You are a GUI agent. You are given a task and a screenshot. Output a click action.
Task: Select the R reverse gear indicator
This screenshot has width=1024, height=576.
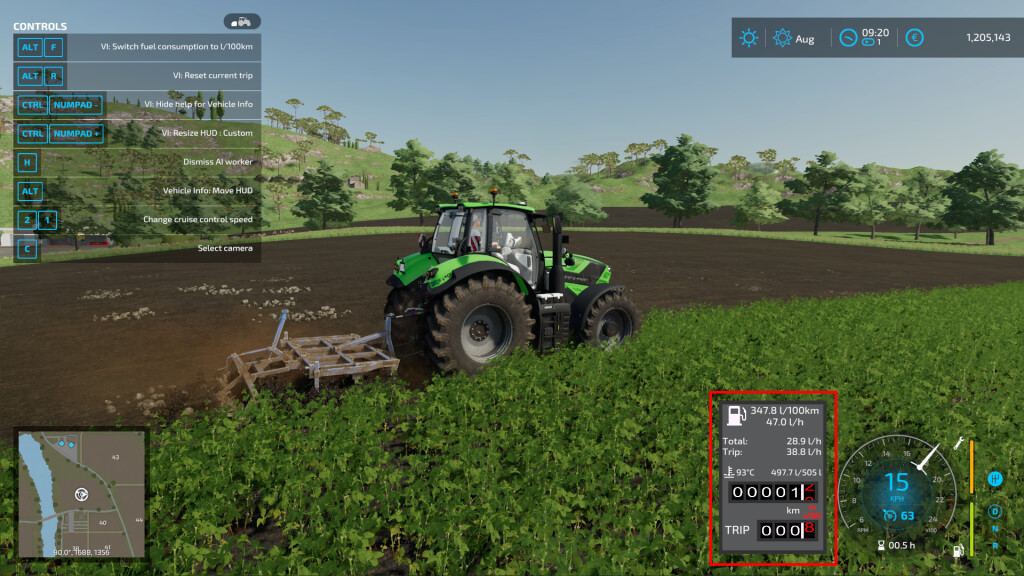point(995,546)
